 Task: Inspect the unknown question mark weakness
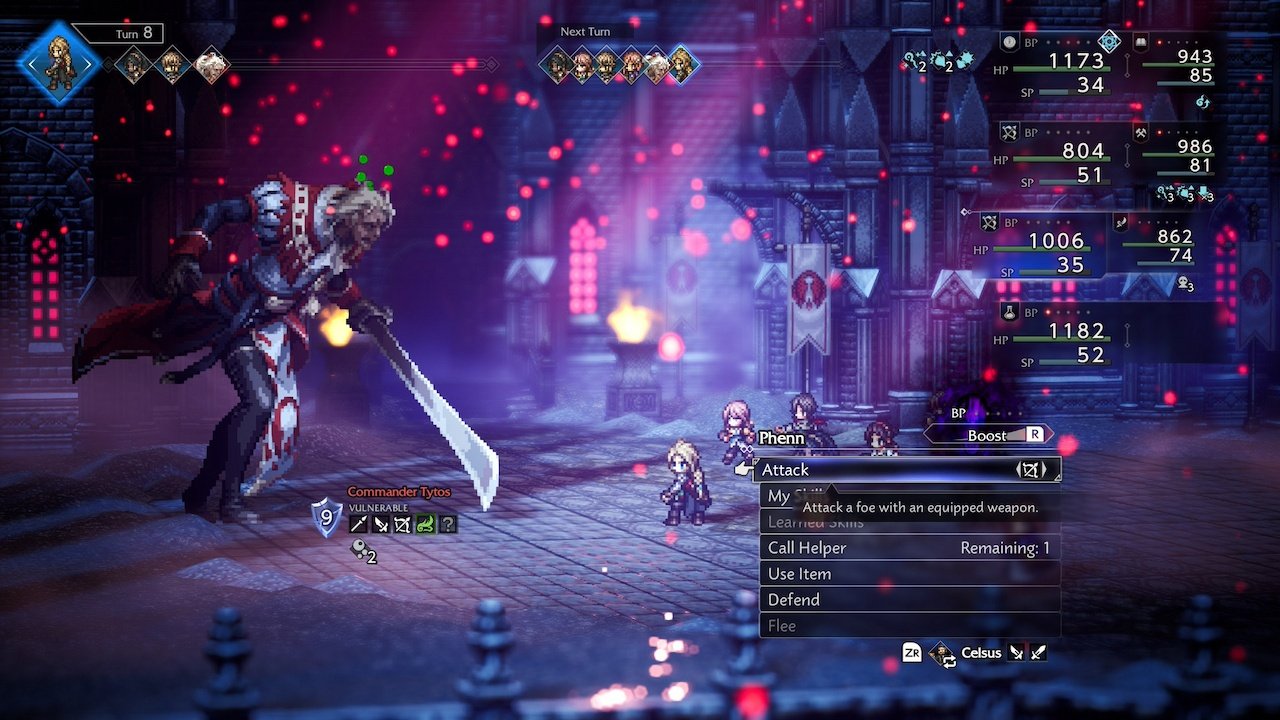pos(447,523)
